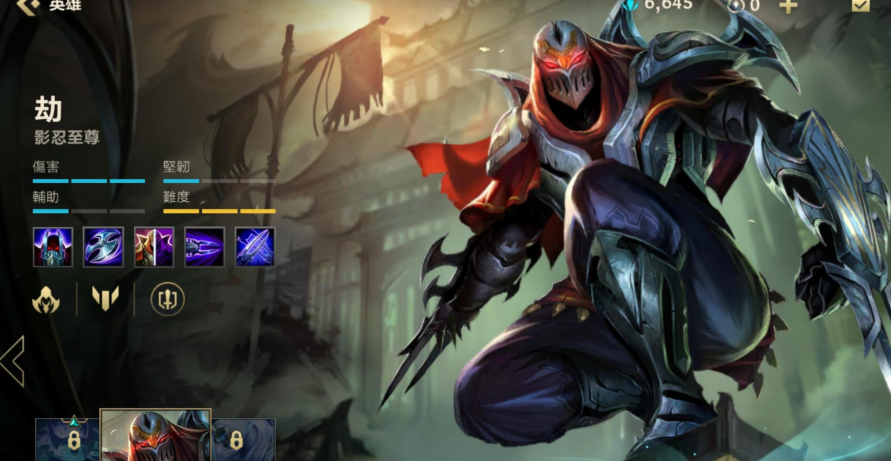Add currency with the plus button

(788, 6)
